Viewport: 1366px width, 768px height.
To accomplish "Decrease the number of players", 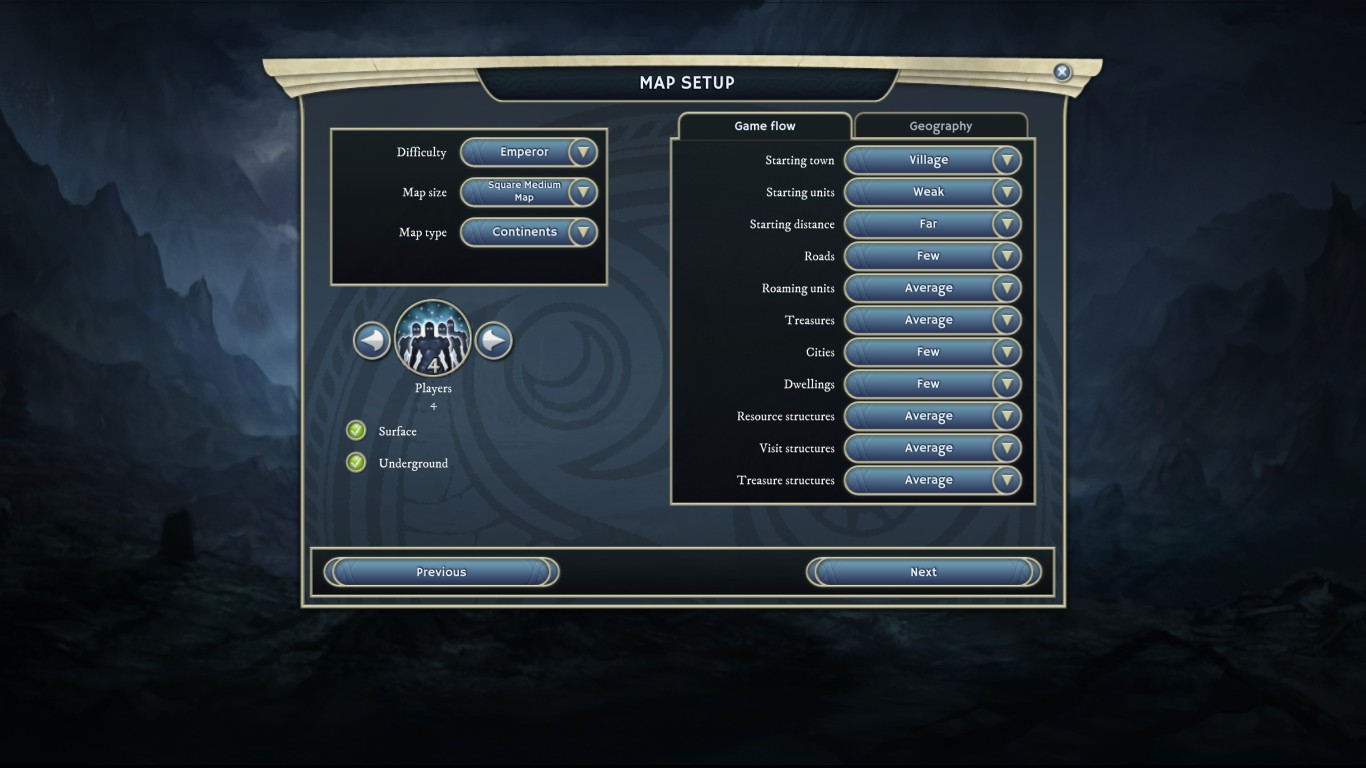I will coord(372,341).
